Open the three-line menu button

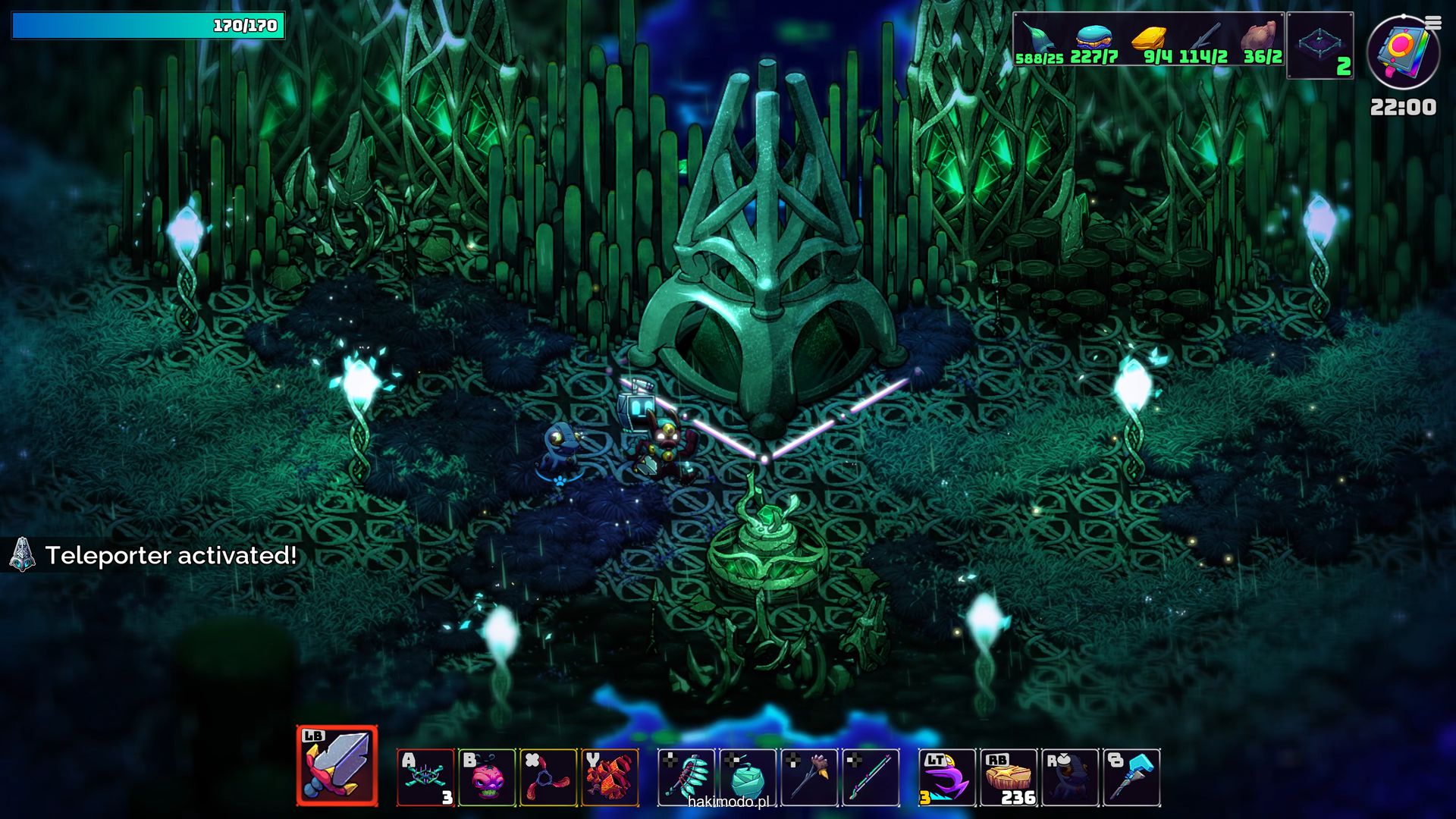tap(1433, 24)
